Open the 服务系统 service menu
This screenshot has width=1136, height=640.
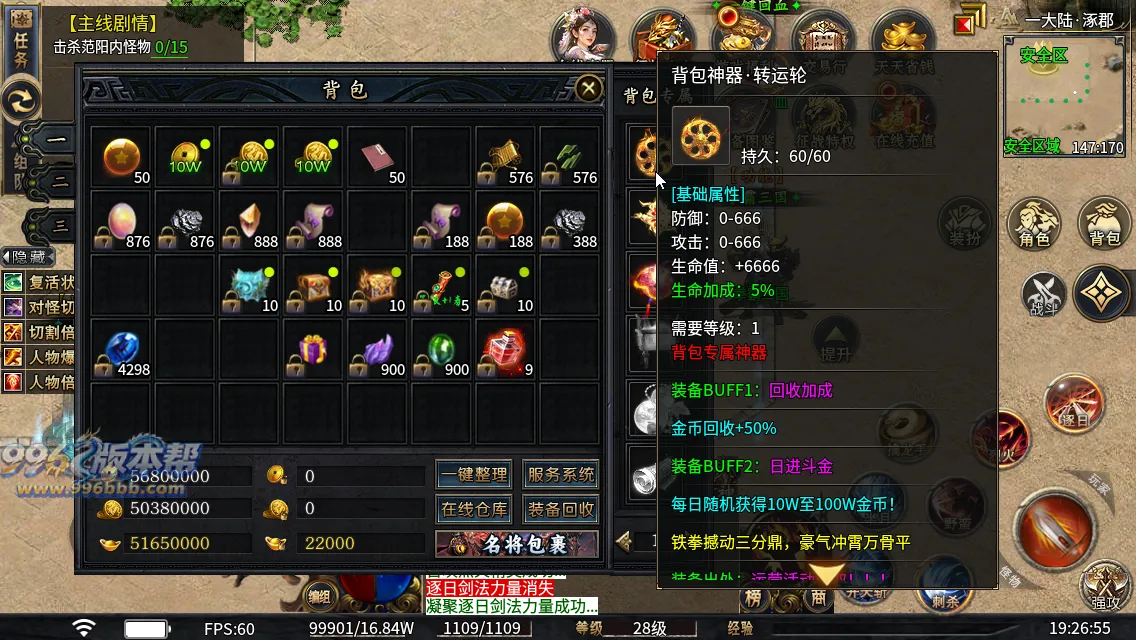(561, 475)
